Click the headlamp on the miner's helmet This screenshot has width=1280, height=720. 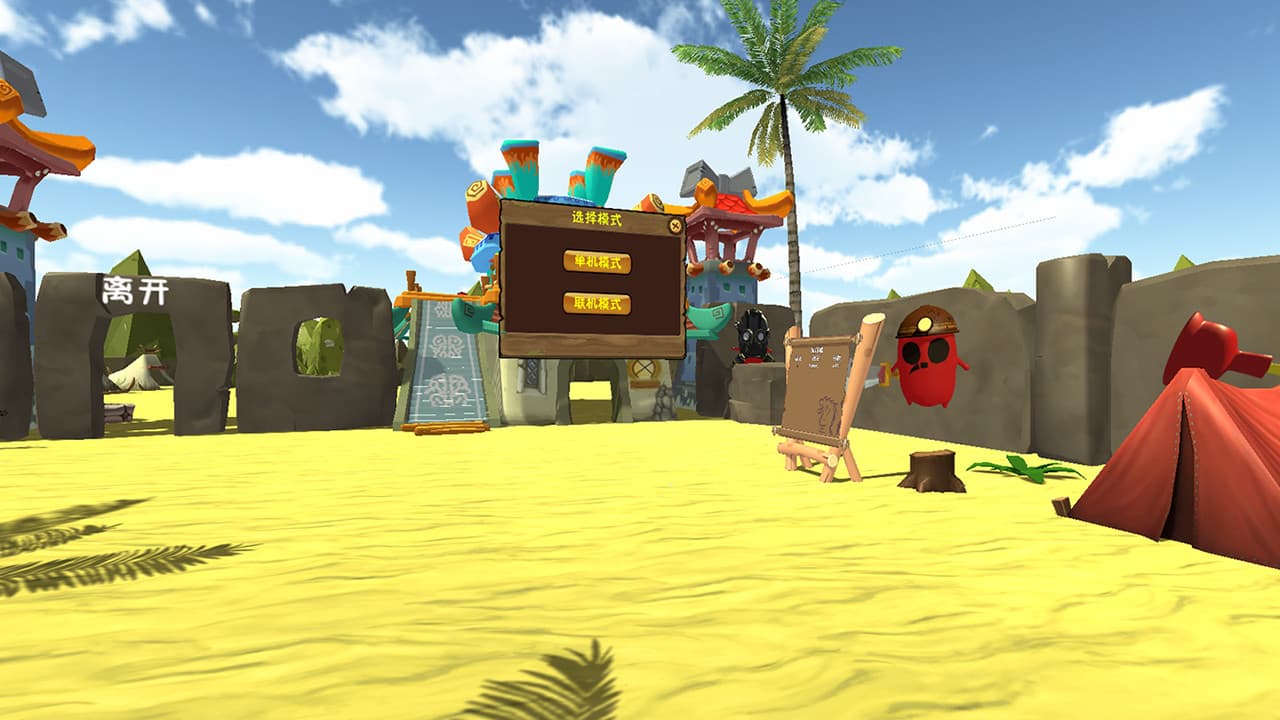[924, 323]
